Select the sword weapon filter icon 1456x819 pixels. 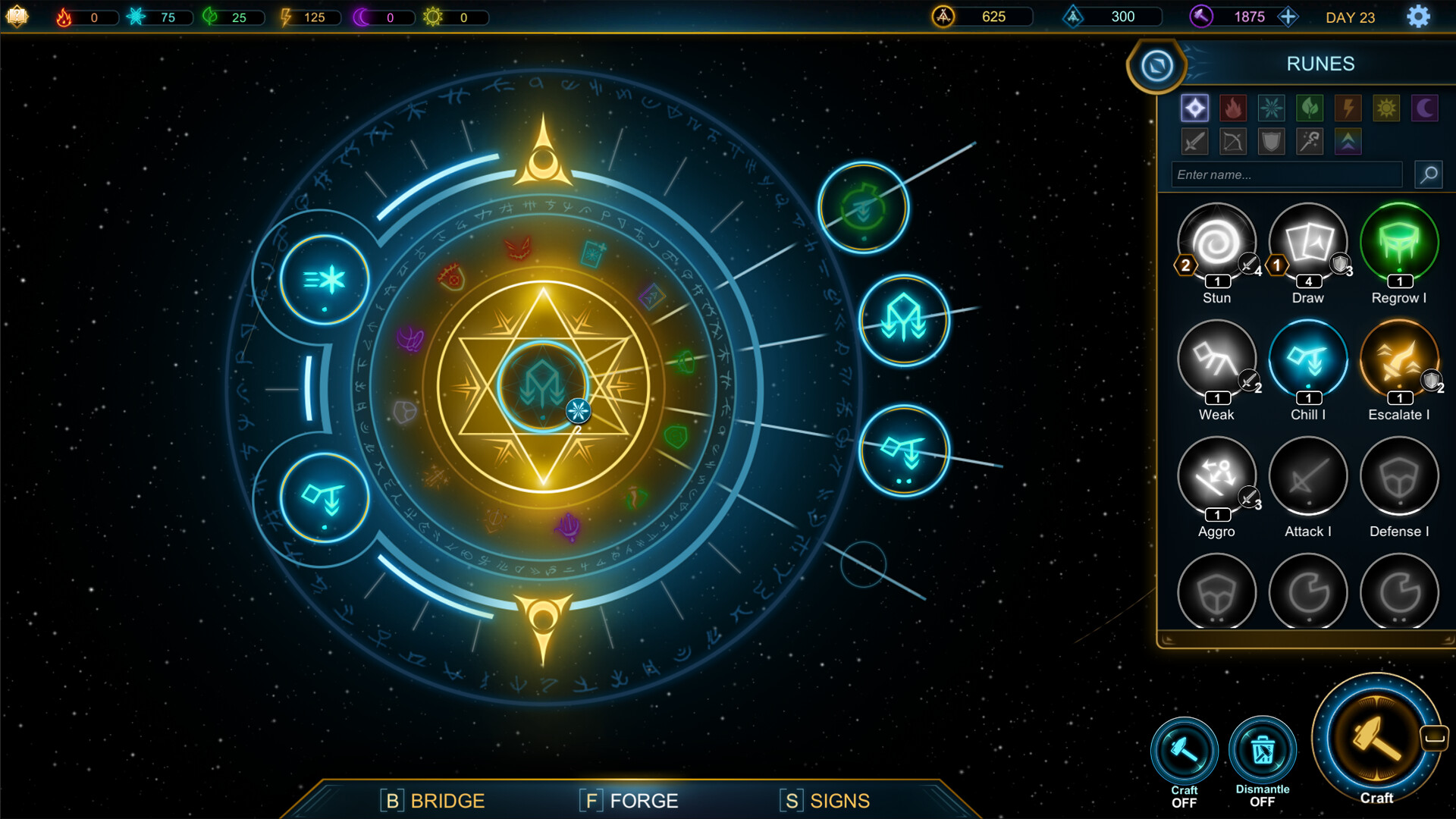pos(1194,140)
